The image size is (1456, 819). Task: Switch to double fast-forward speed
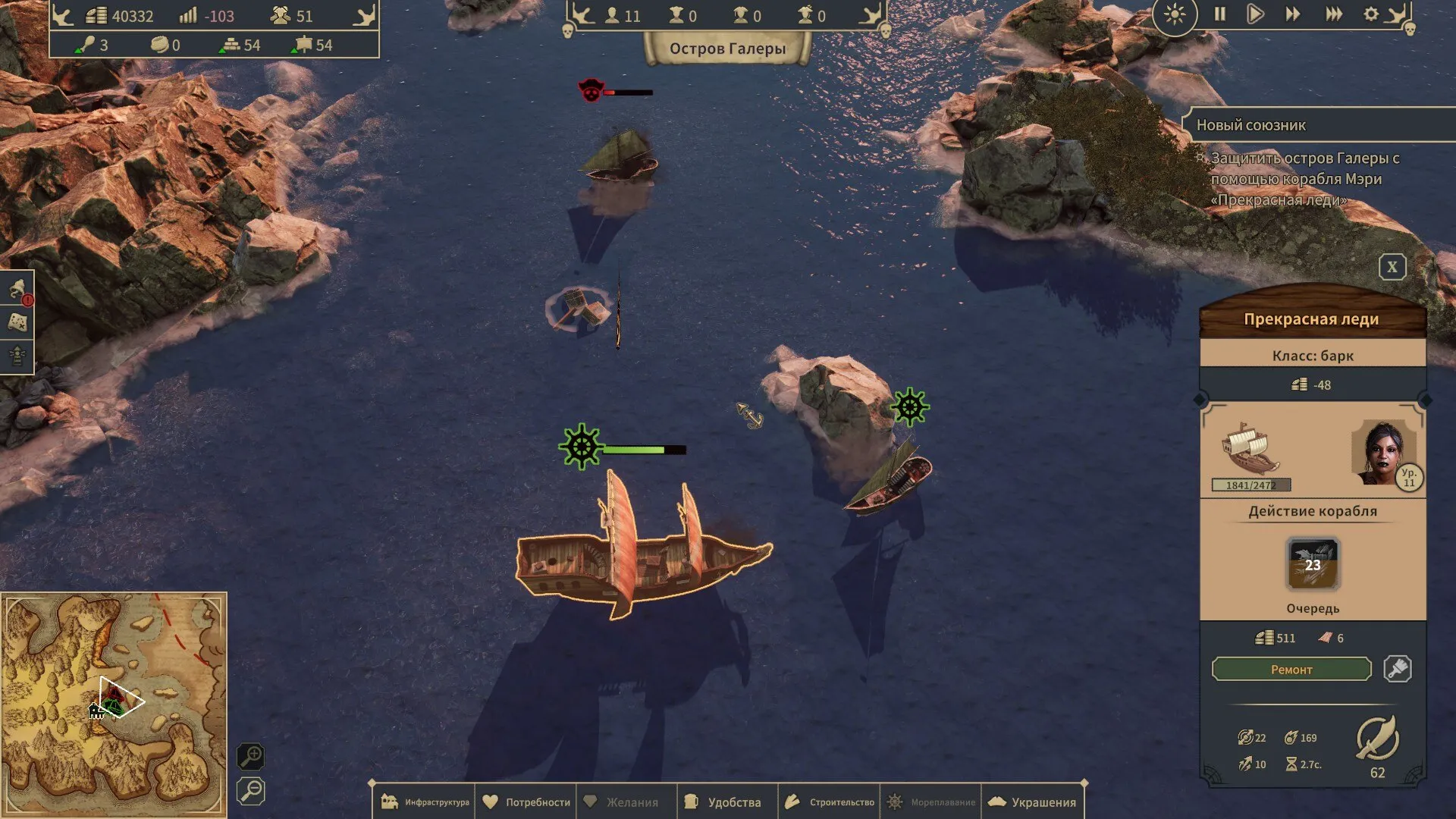[1292, 14]
